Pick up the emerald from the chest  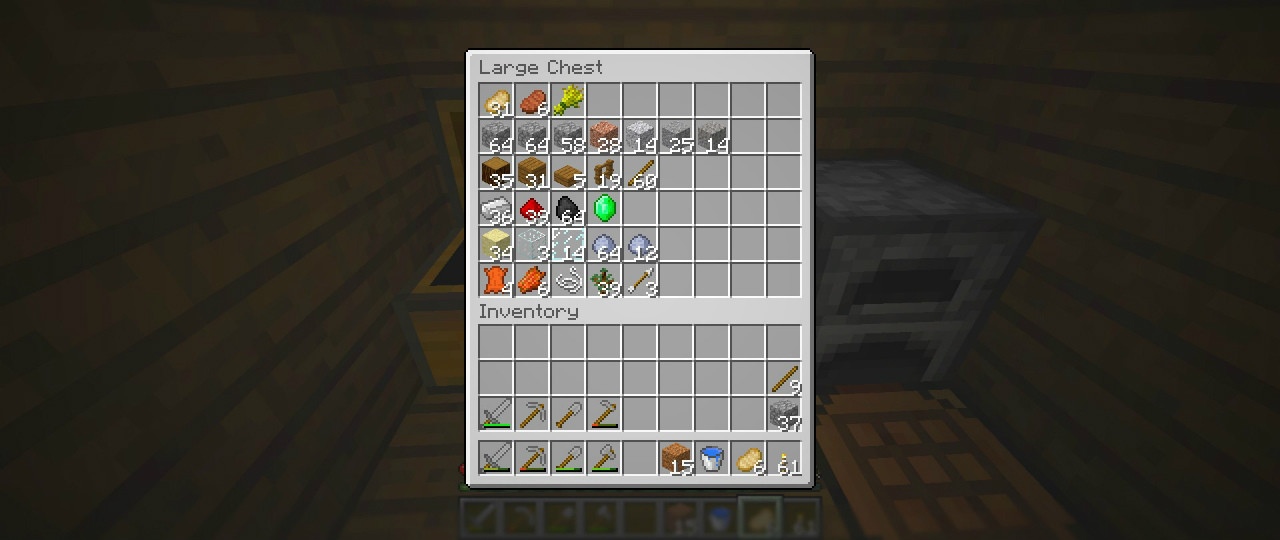tap(604, 208)
